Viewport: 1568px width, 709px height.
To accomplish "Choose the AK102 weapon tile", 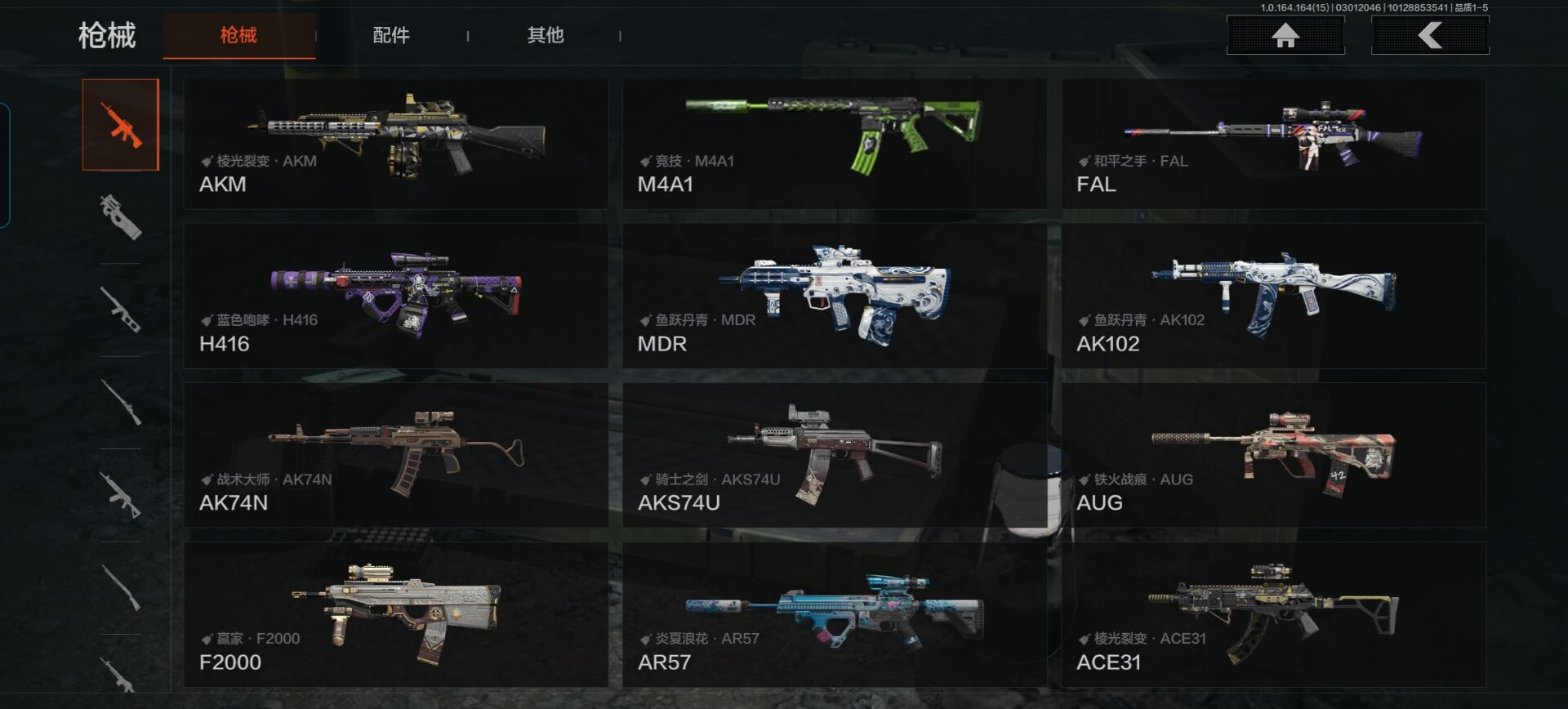I will [x=1273, y=296].
